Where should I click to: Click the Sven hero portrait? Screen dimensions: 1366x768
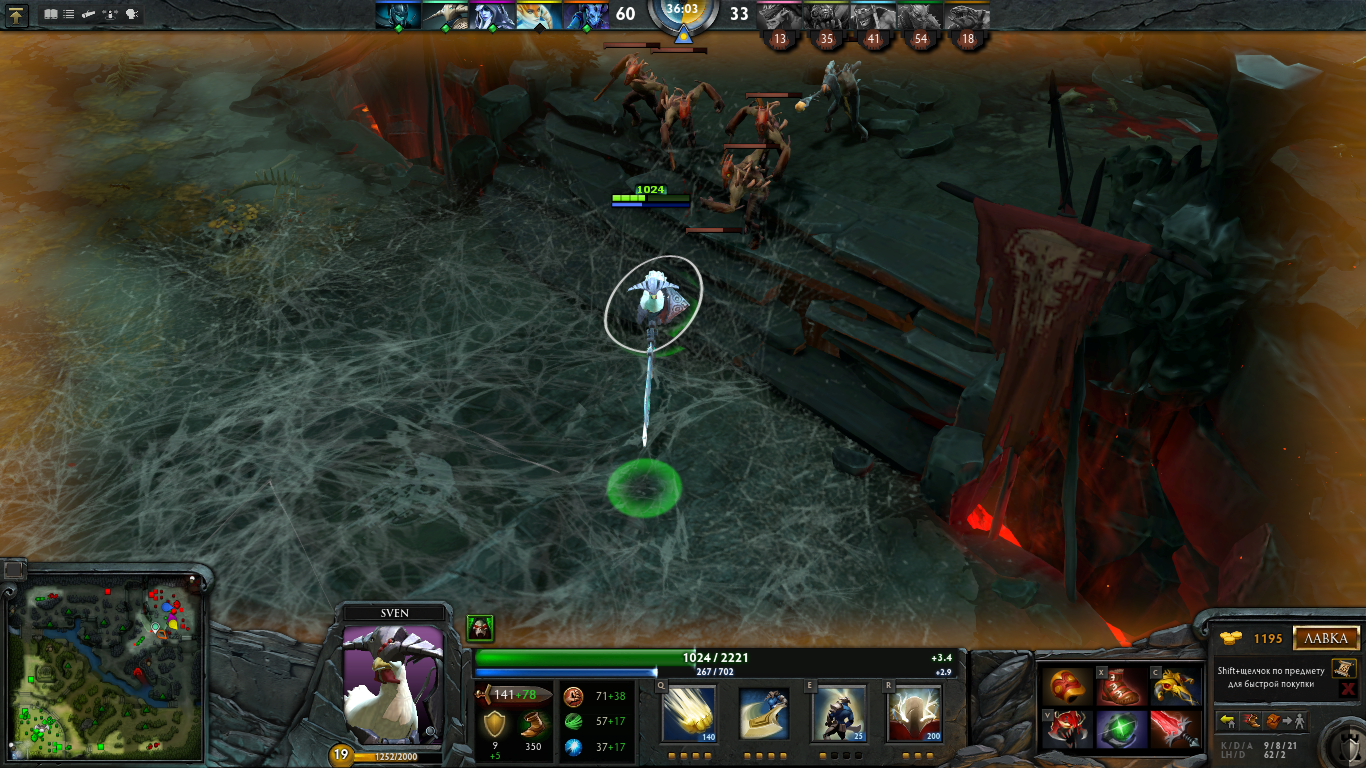(x=393, y=684)
